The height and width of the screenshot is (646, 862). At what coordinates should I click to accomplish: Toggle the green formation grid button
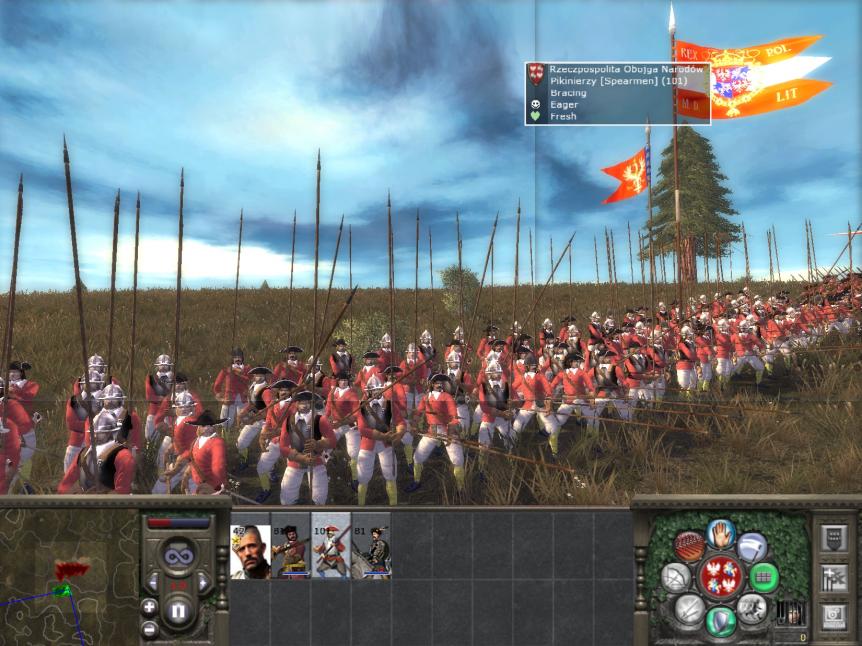pyautogui.click(x=764, y=577)
